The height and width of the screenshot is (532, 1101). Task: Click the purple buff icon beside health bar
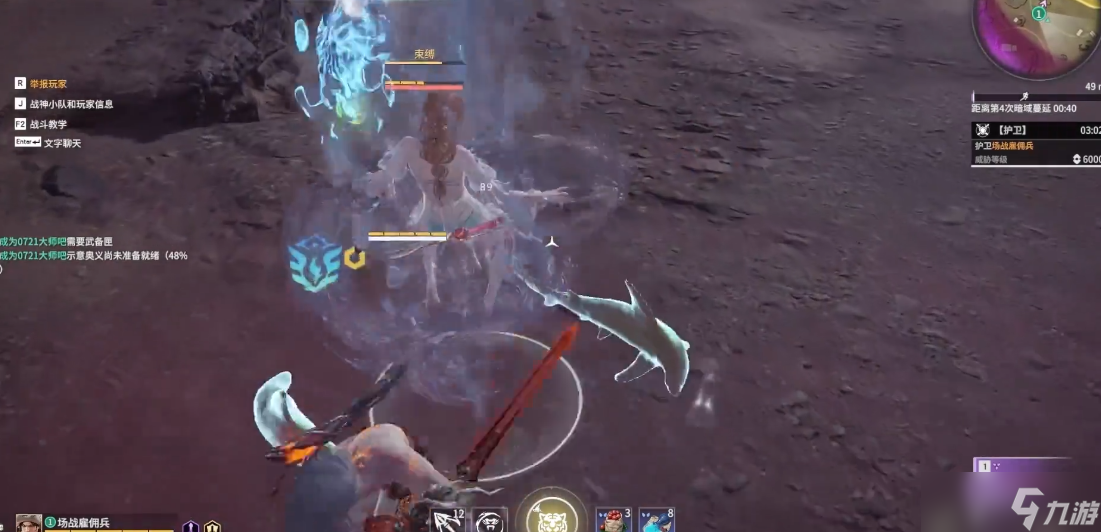(190, 527)
